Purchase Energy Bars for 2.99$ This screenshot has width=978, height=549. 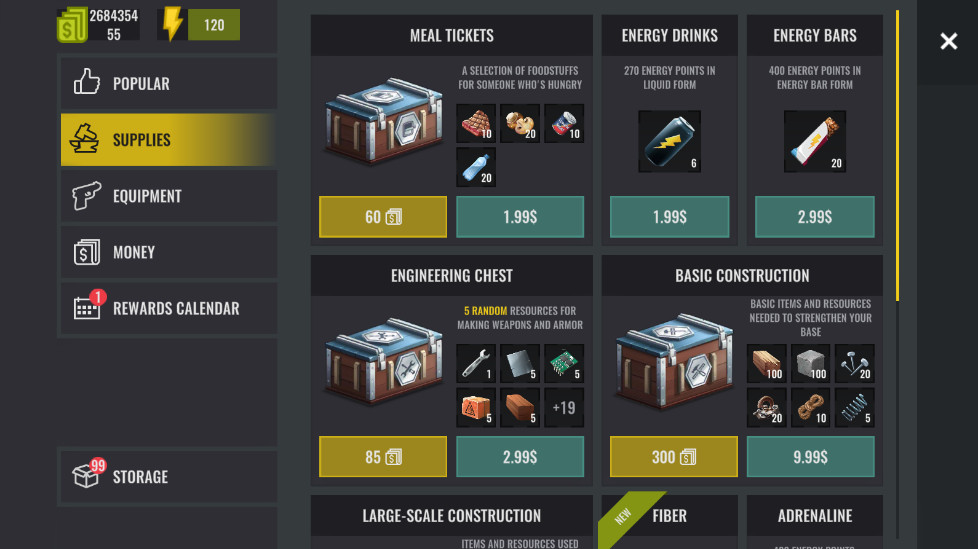[814, 217]
